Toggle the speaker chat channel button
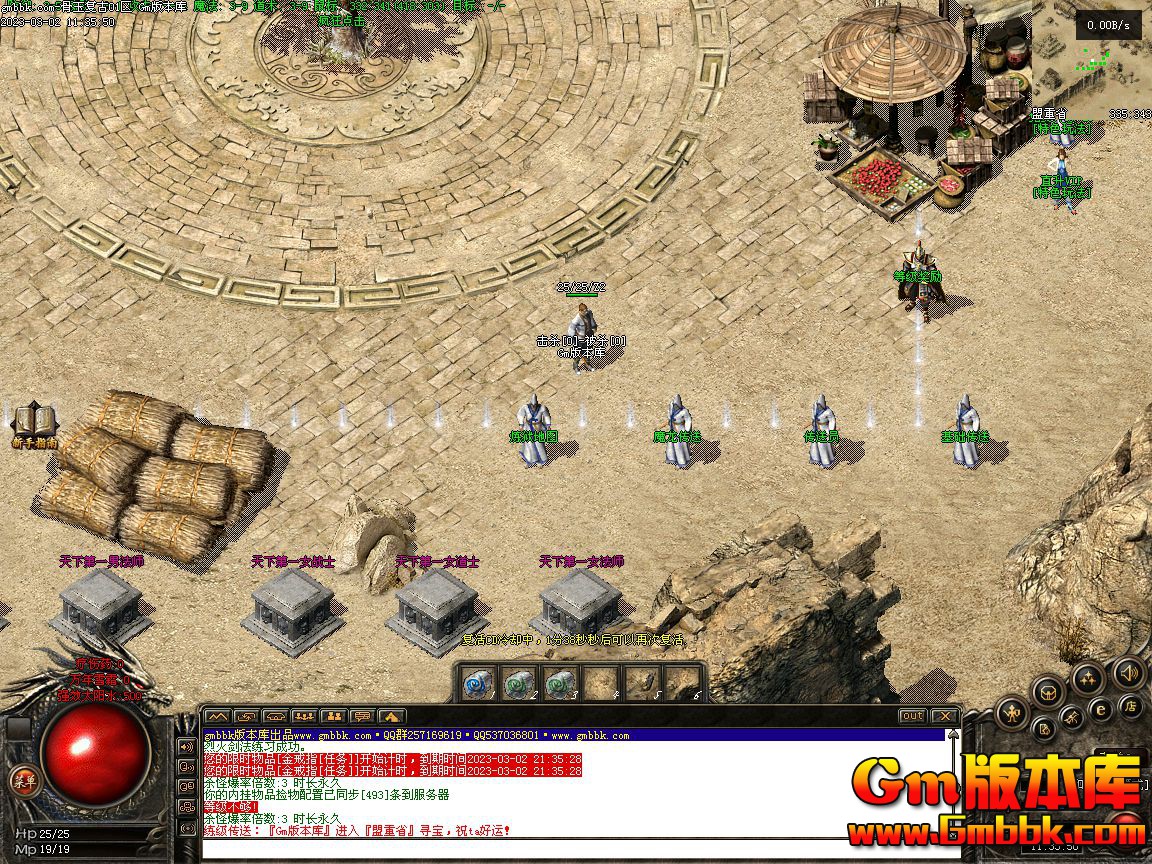Viewport: 1152px width, 864px height. pyautogui.click(x=187, y=746)
